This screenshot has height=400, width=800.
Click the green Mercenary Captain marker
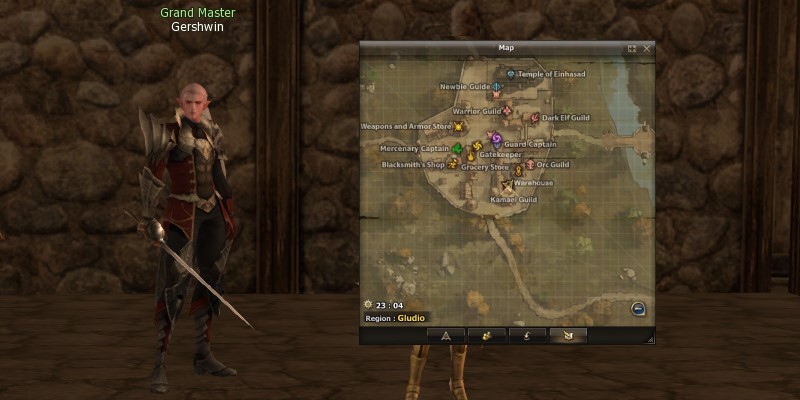point(457,149)
